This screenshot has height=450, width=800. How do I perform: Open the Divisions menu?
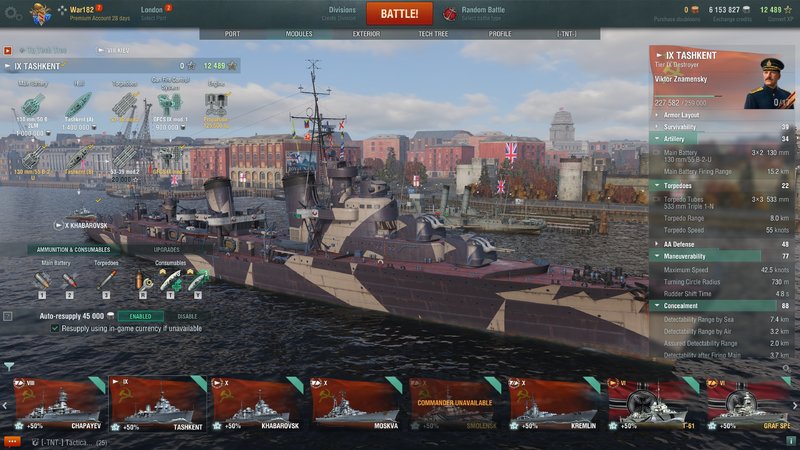tap(342, 13)
